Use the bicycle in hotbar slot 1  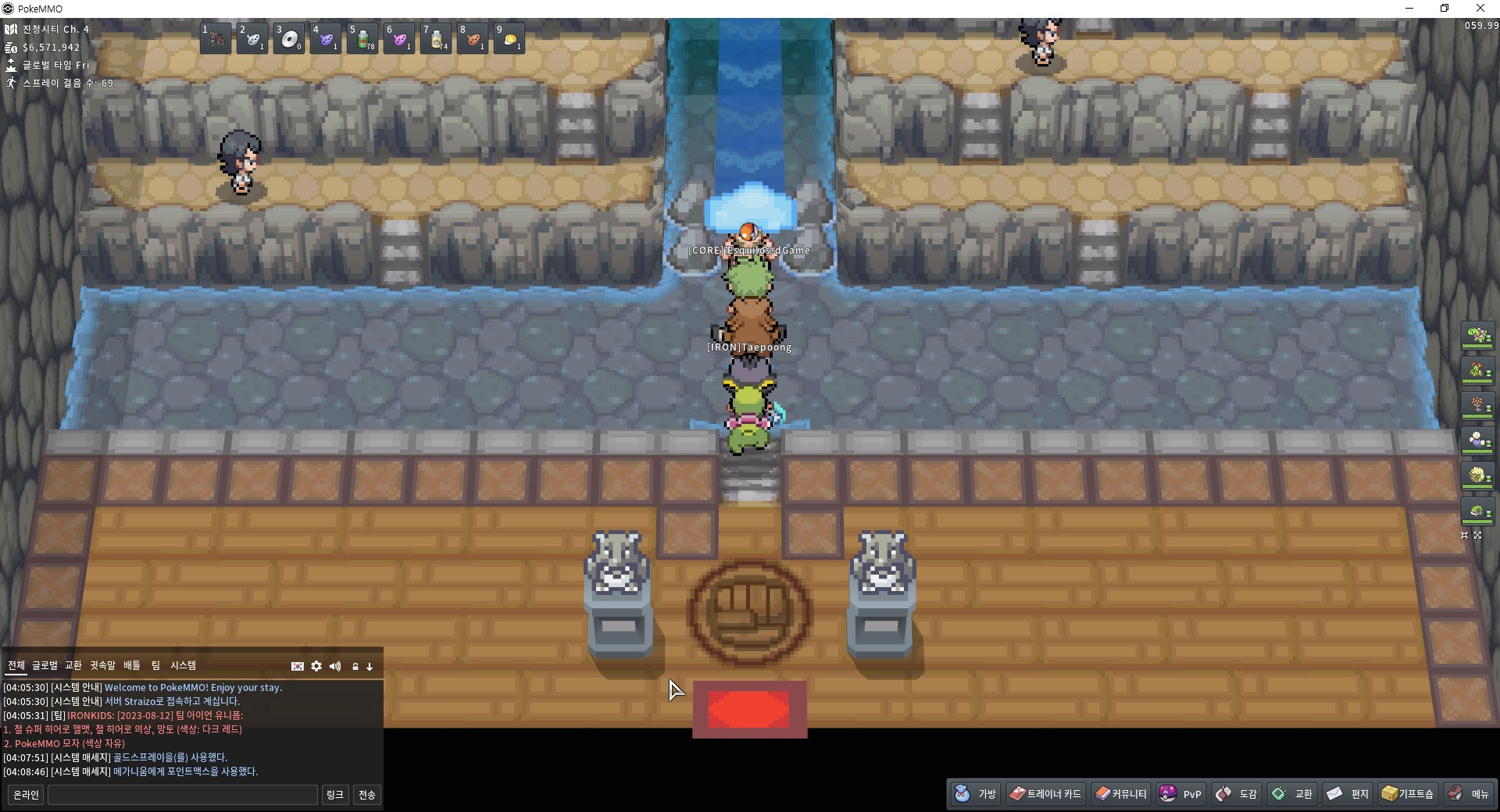[216, 38]
